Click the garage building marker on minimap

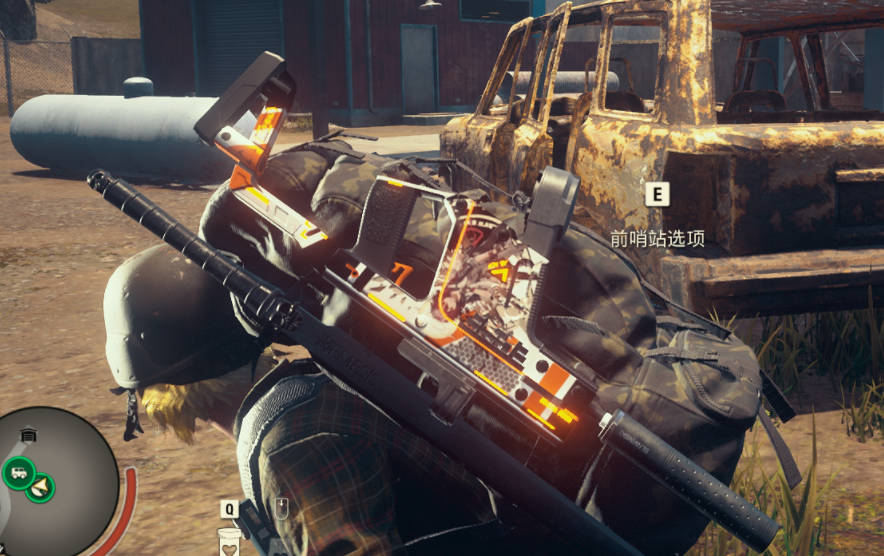tap(28, 435)
